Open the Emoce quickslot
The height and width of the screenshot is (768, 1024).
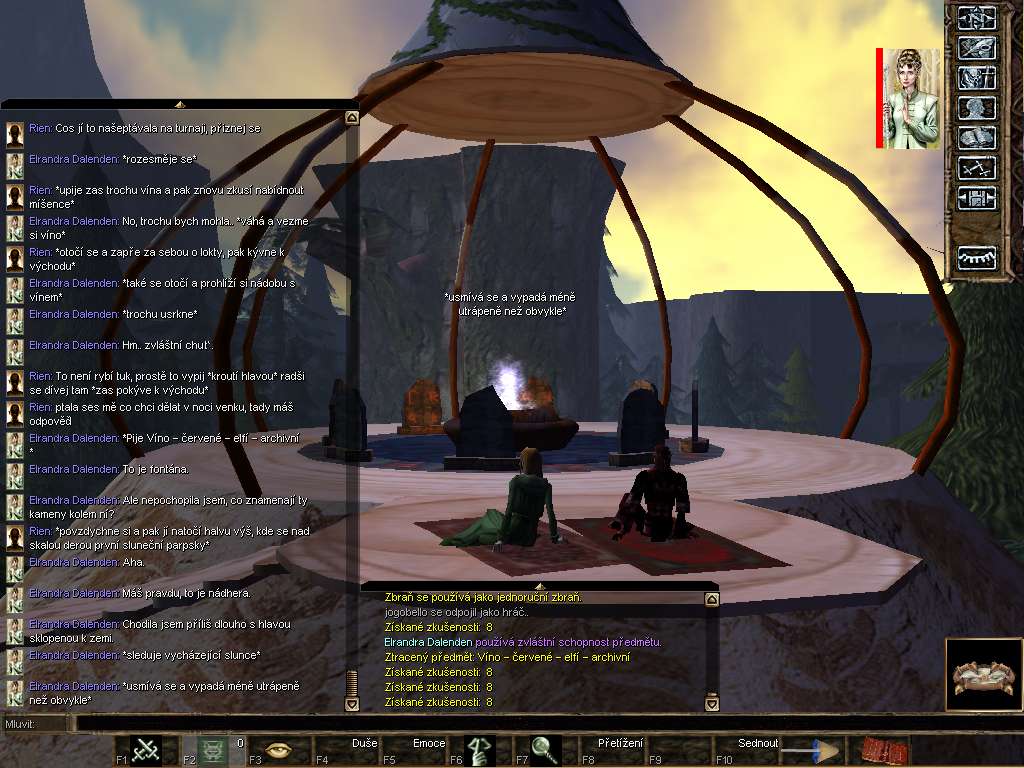pyautogui.click(x=412, y=750)
